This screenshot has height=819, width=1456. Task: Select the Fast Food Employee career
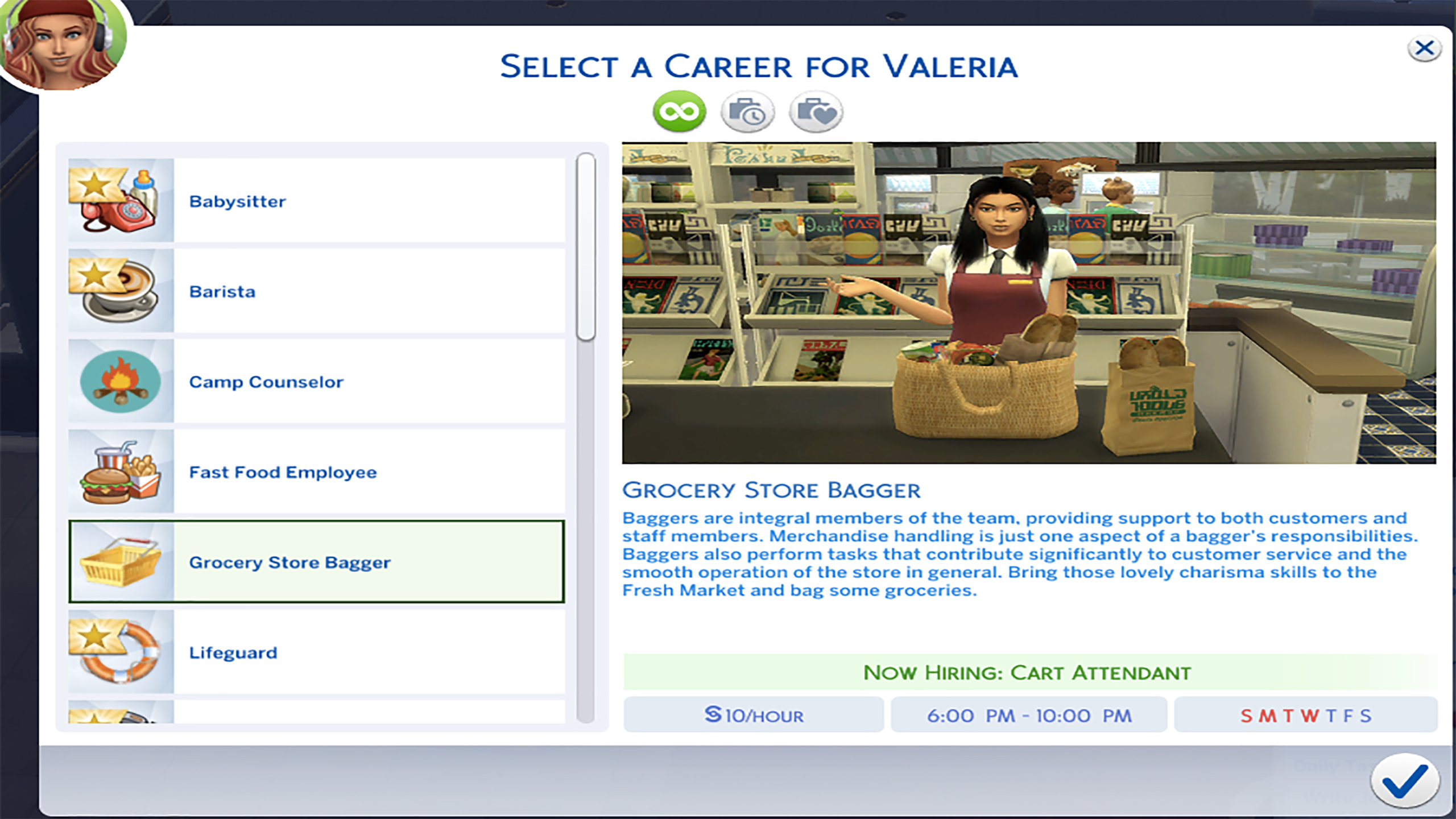coord(316,472)
